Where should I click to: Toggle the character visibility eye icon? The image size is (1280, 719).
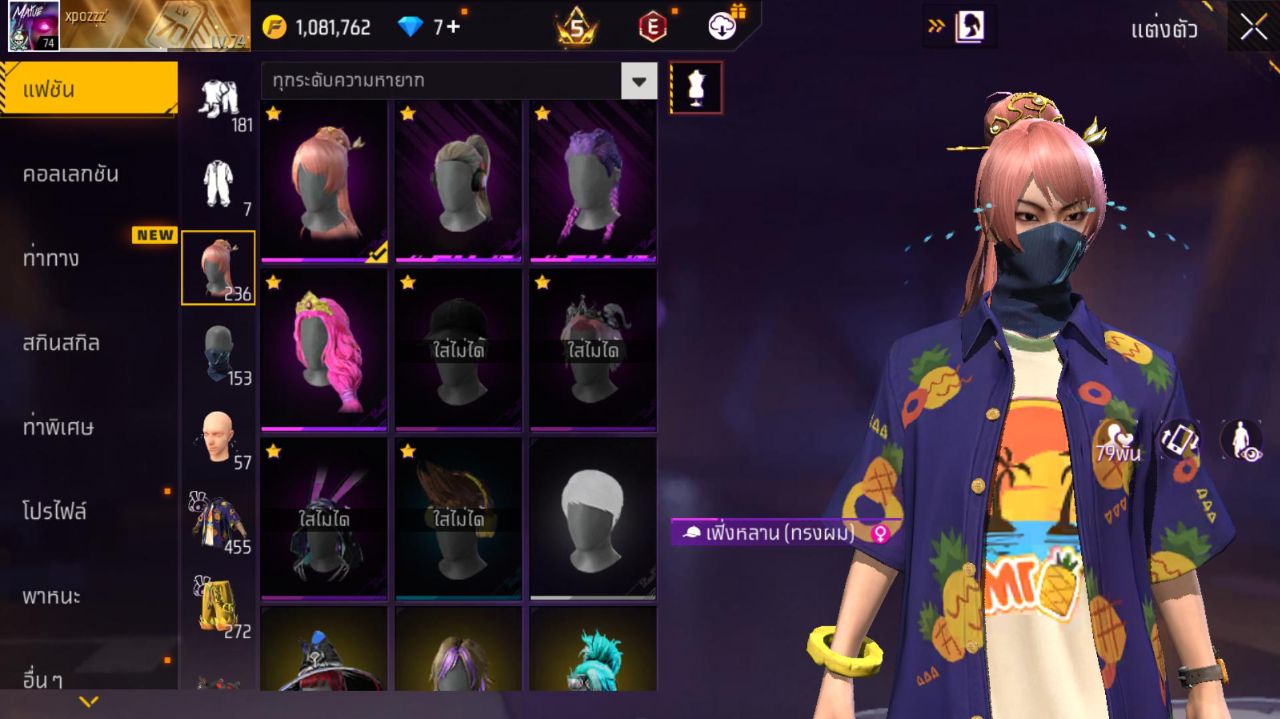pyautogui.click(x=1240, y=440)
